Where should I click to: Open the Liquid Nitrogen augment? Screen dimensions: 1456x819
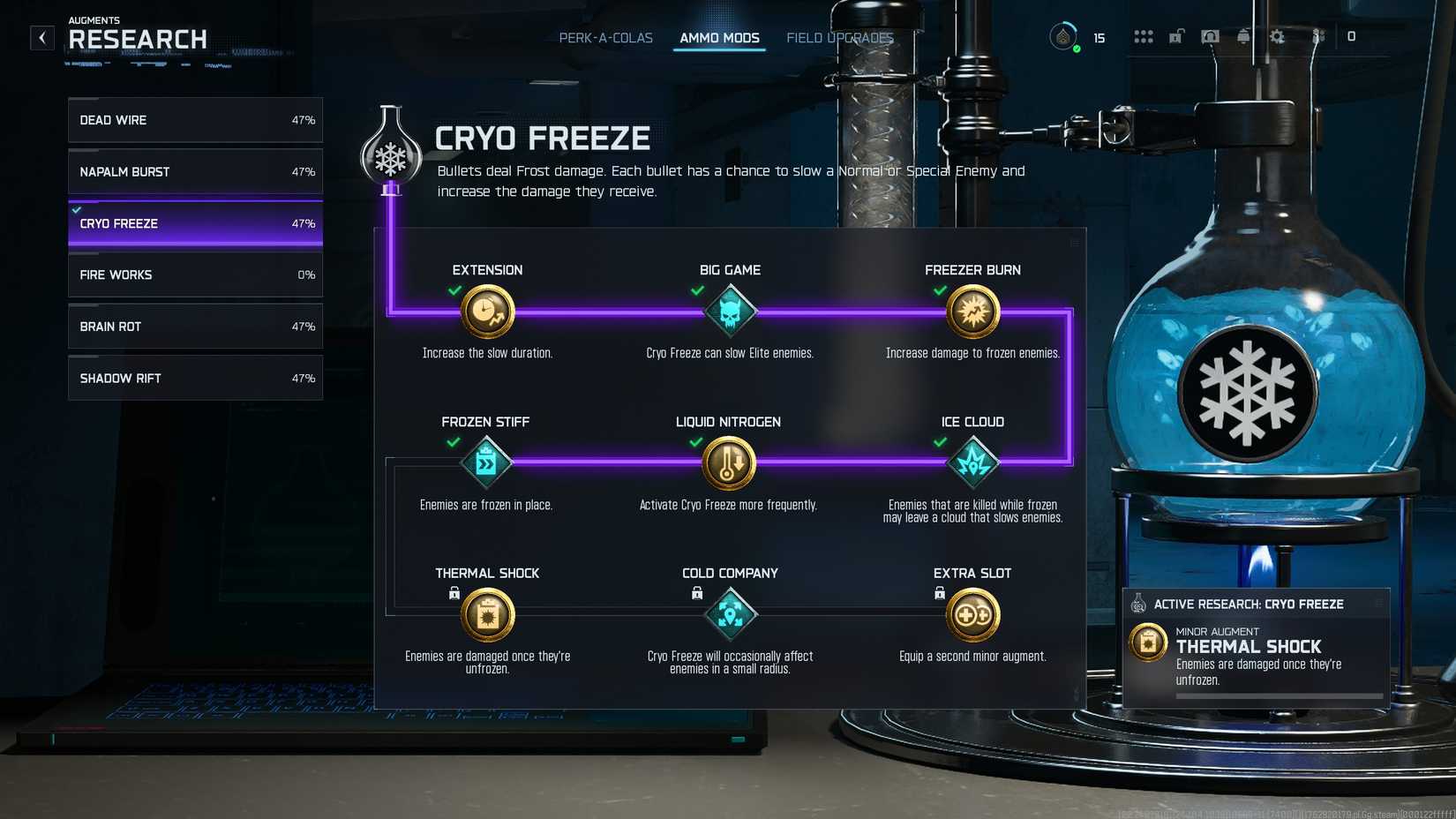click(x=729, y=462)
